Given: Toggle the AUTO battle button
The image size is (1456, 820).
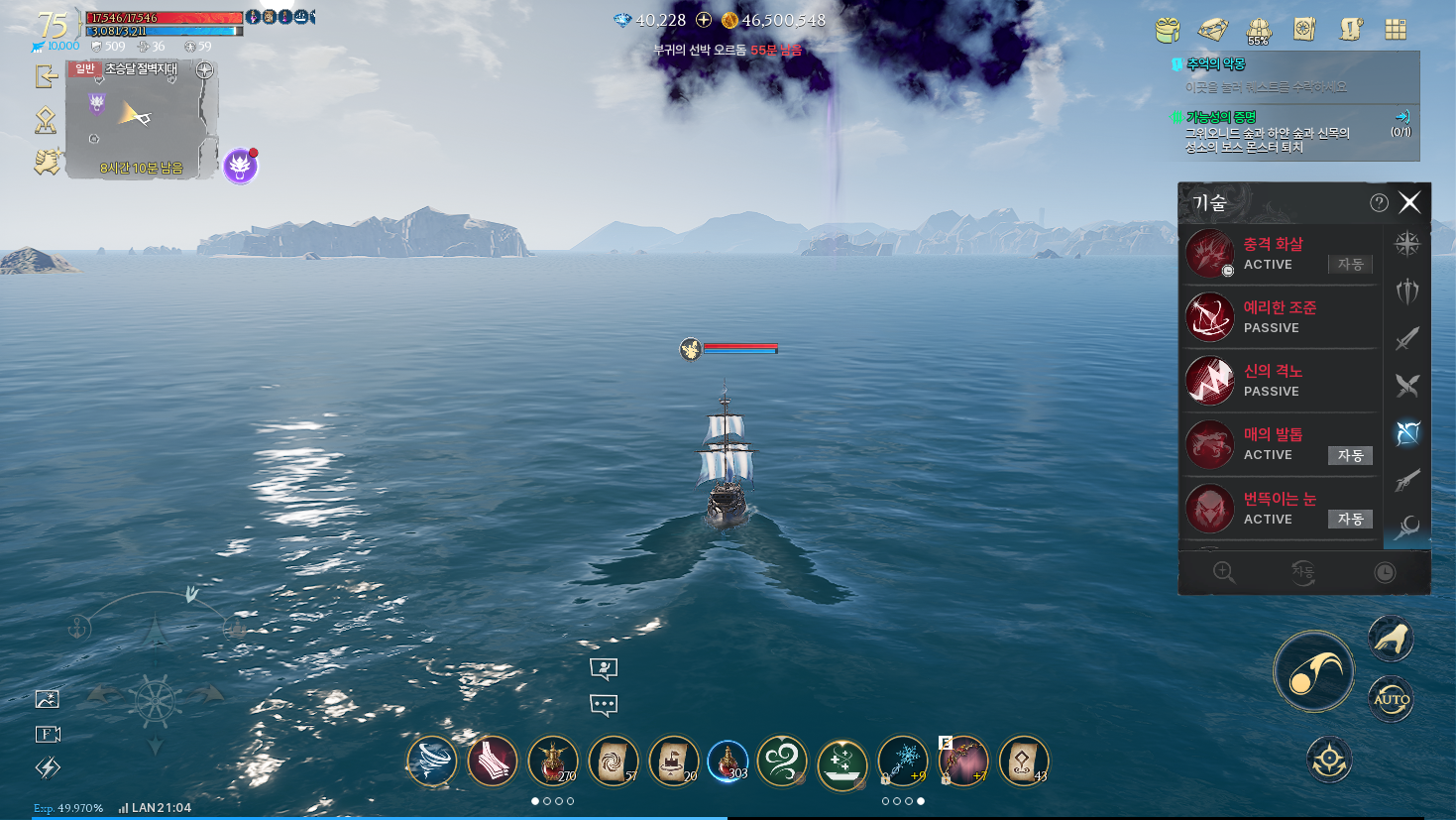Looking at the screenshot, I should pos(1391,699).
